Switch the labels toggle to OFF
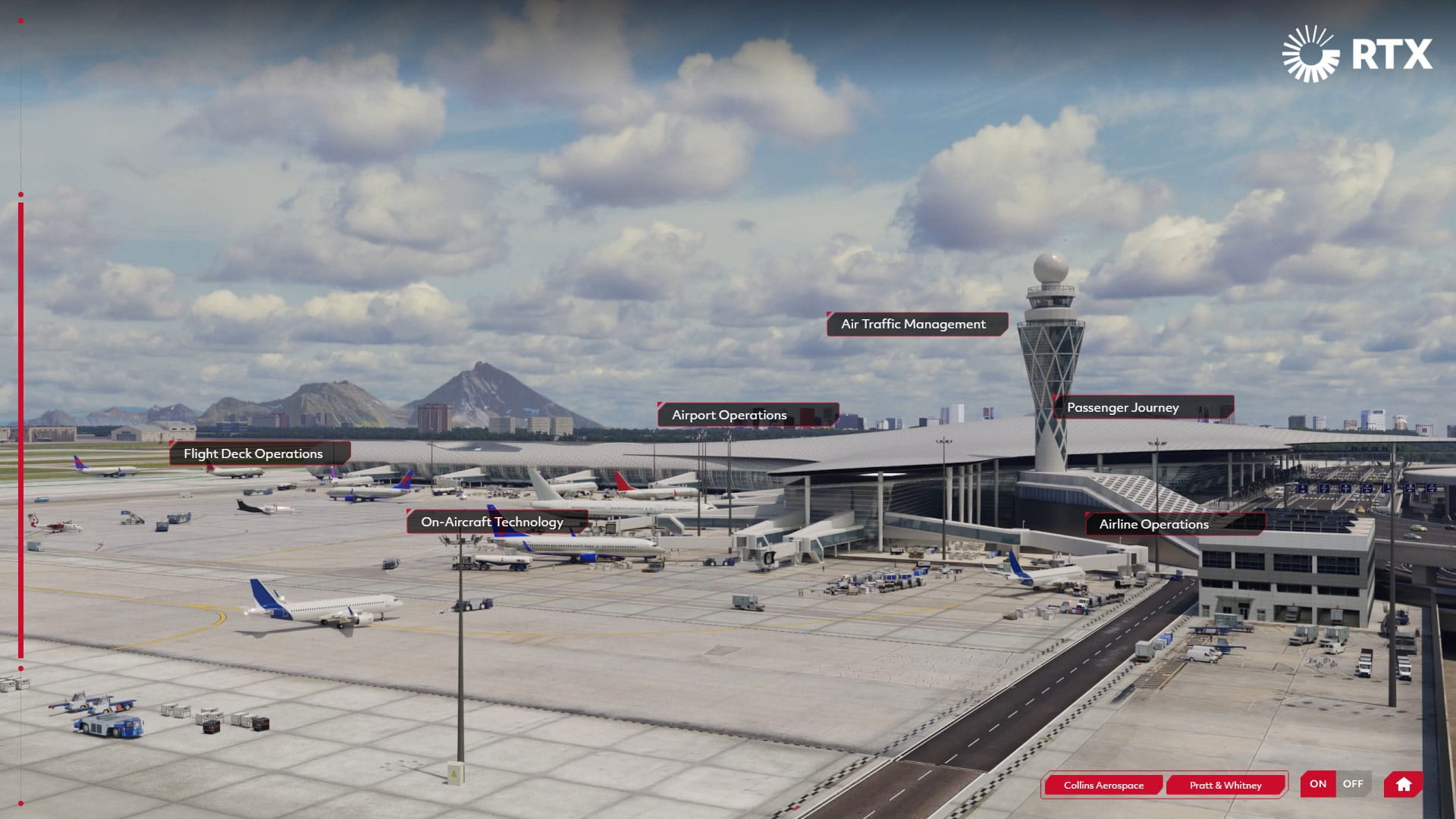Viewport: 1456px width, 819px height. pyautogui.click(x=1354, y=784)
